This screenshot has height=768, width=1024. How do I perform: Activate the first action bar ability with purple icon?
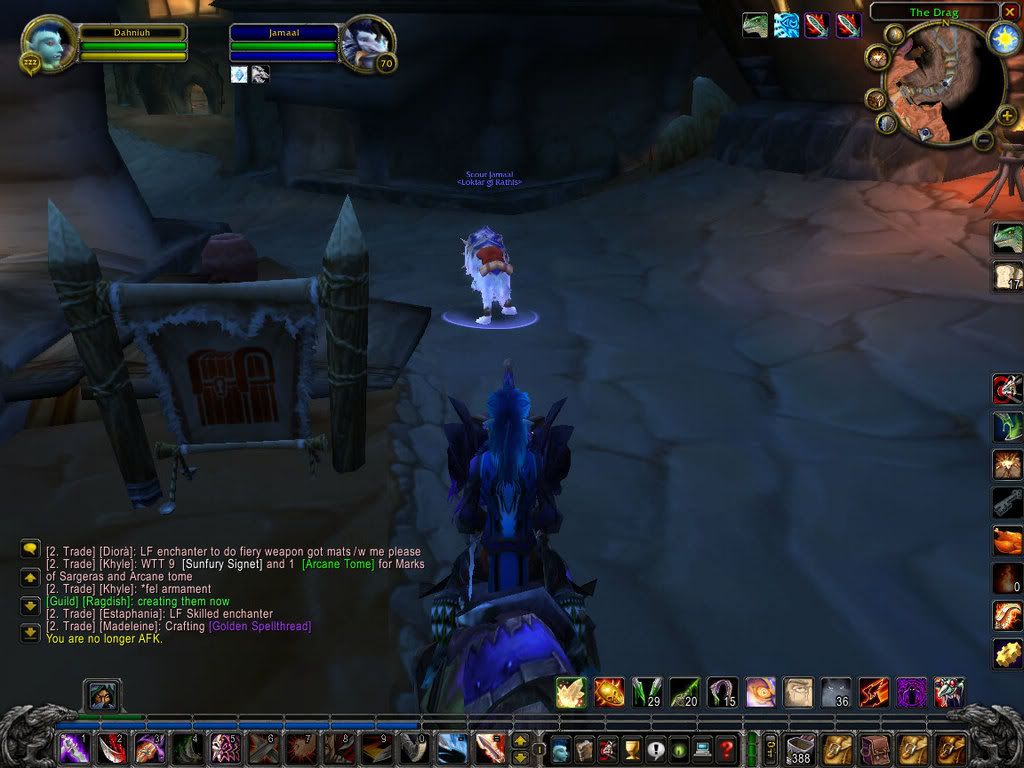click(x=74, y=747)
